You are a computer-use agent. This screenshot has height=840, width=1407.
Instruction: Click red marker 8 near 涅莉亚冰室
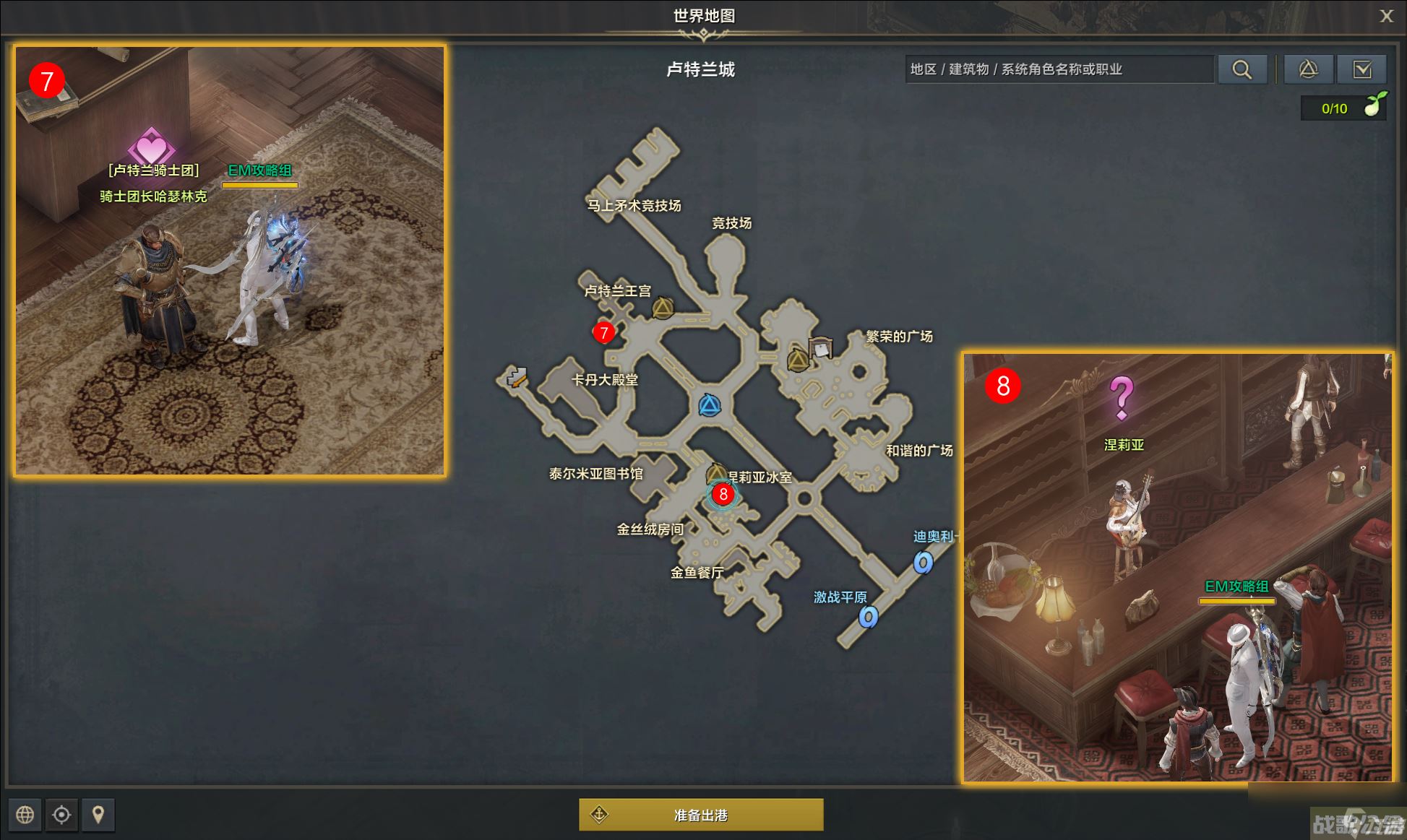pos(723,495)
